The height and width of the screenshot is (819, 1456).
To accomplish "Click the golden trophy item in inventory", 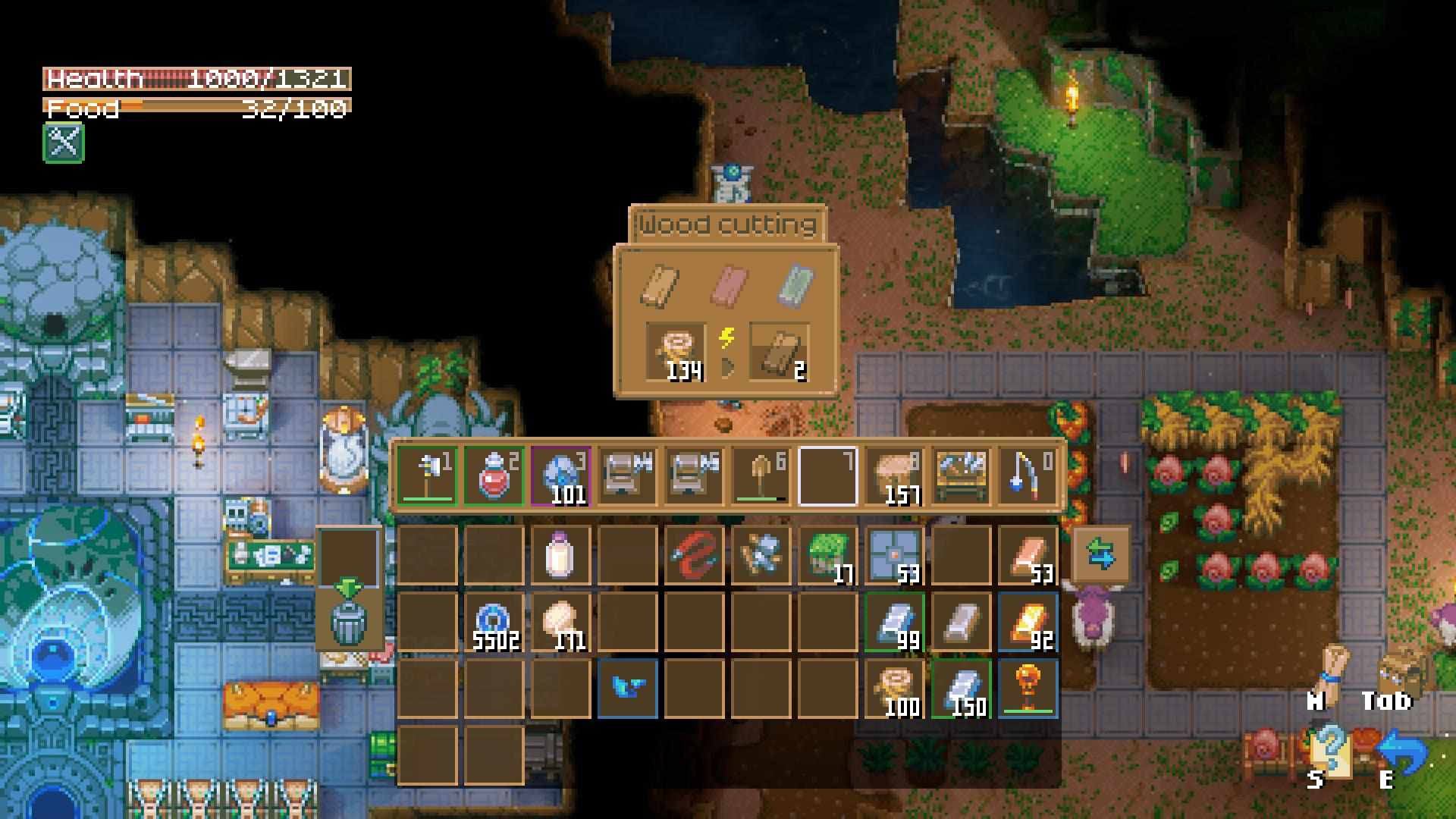I will pyautogui.click(x=1028, y=689).
